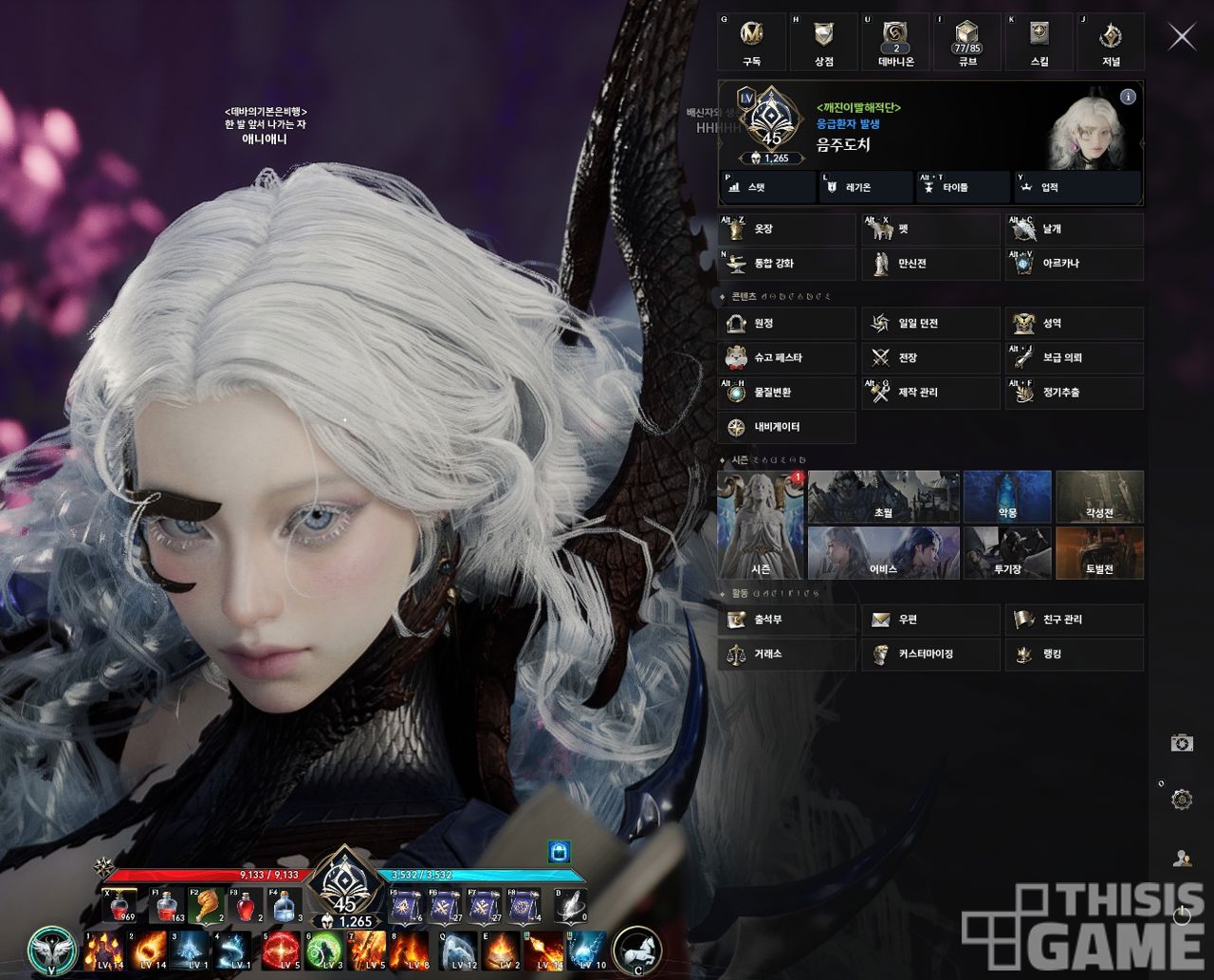Image resolution: width=1214 pixels, height=980 pixels.
Task: Close the menu panel with the X
Action: tap(1182, 37)
